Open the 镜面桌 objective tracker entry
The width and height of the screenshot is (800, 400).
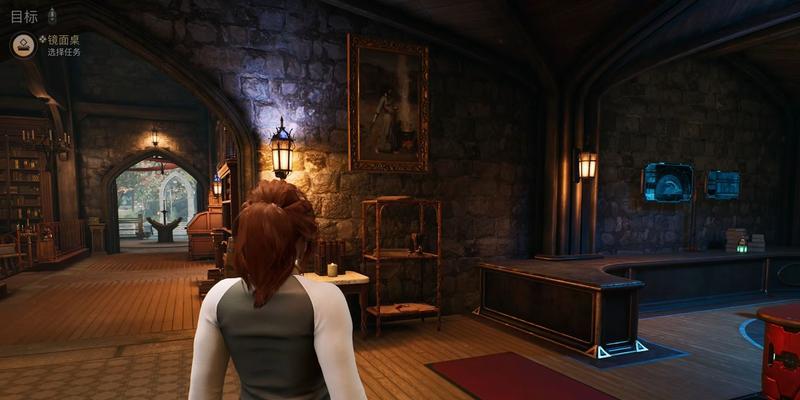click(x=63, y=40)
